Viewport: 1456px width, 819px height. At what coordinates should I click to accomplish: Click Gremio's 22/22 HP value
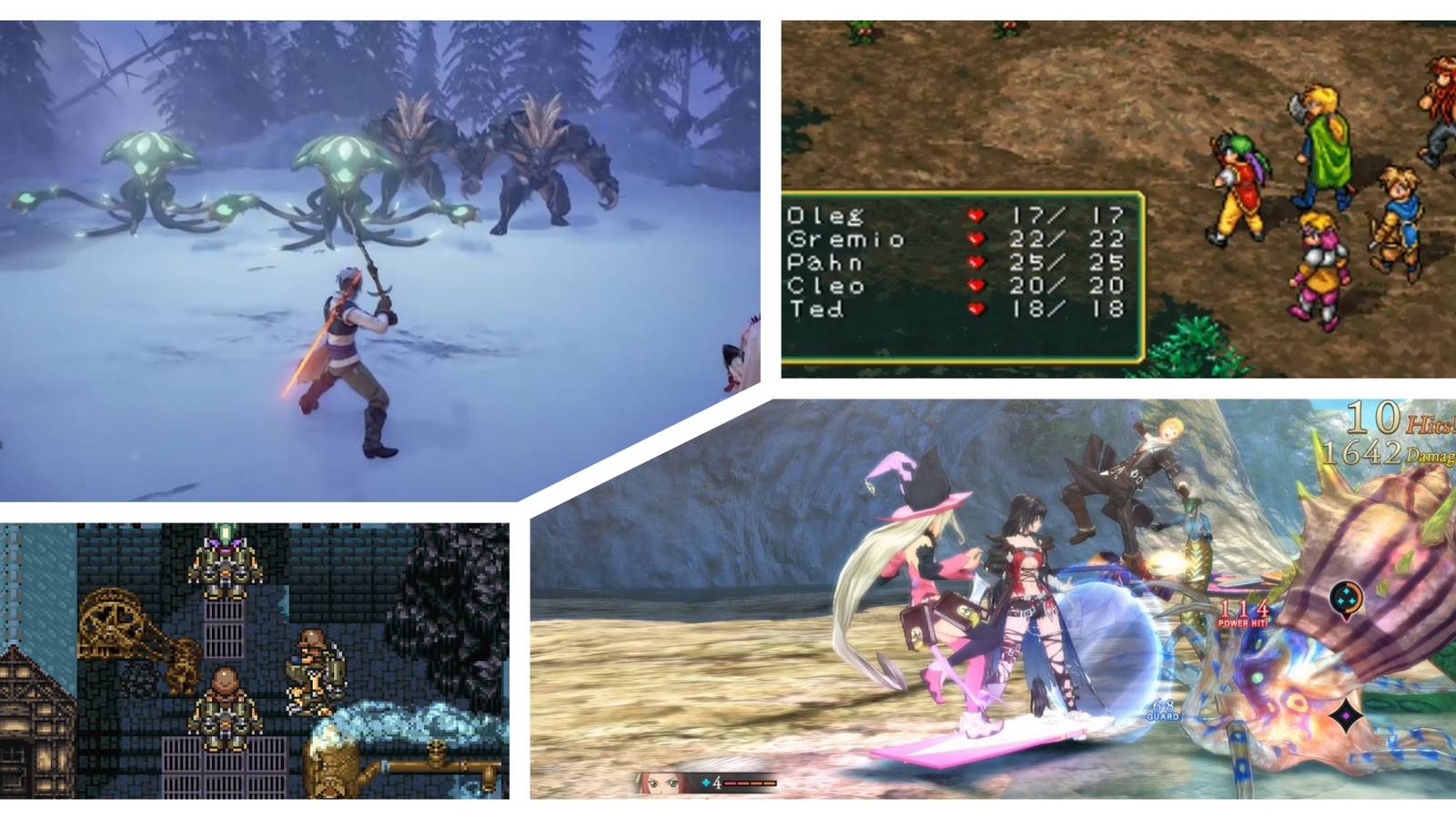(x=1069, y=238)
